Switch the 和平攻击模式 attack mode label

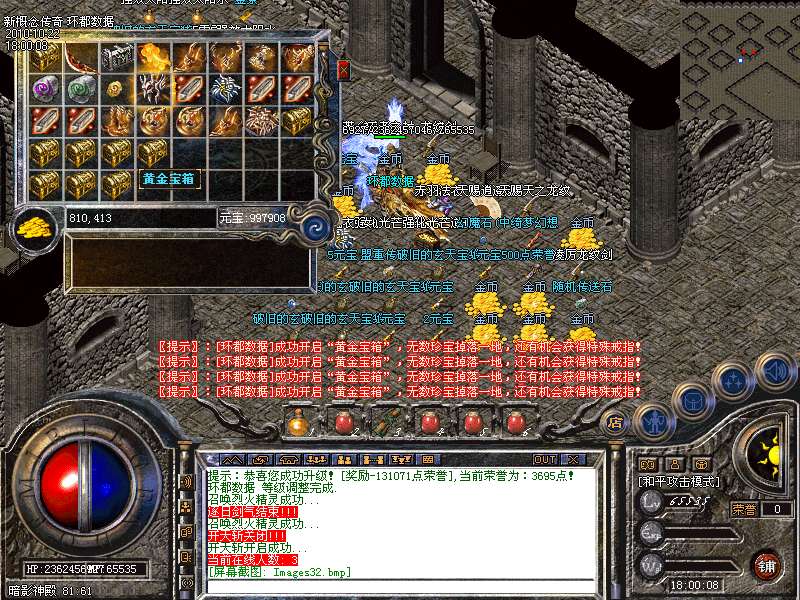pyautogui.click(x=678, y=481)
